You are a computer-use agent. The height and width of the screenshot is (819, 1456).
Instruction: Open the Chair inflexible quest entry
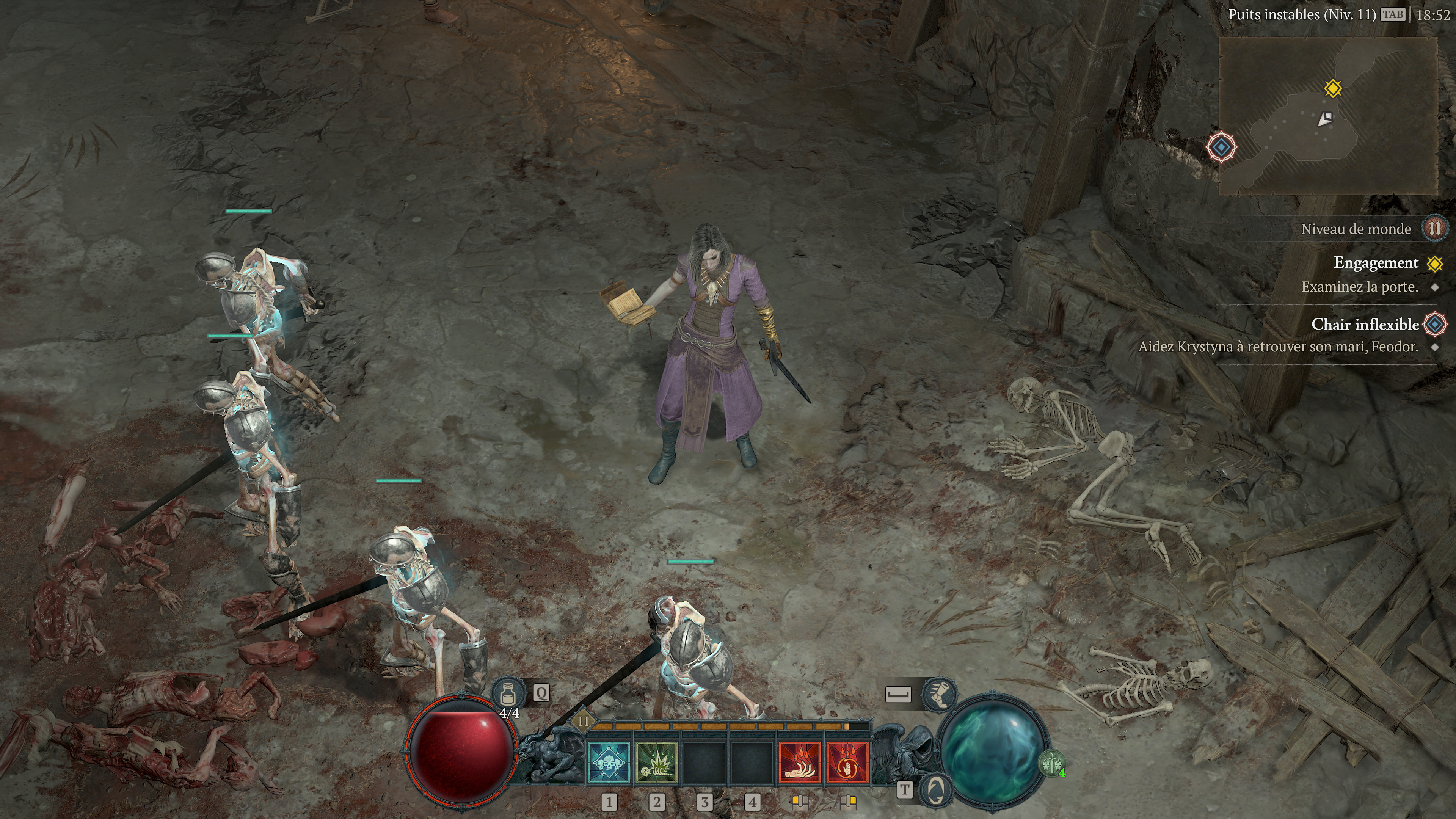click(x=1365, y=325)
